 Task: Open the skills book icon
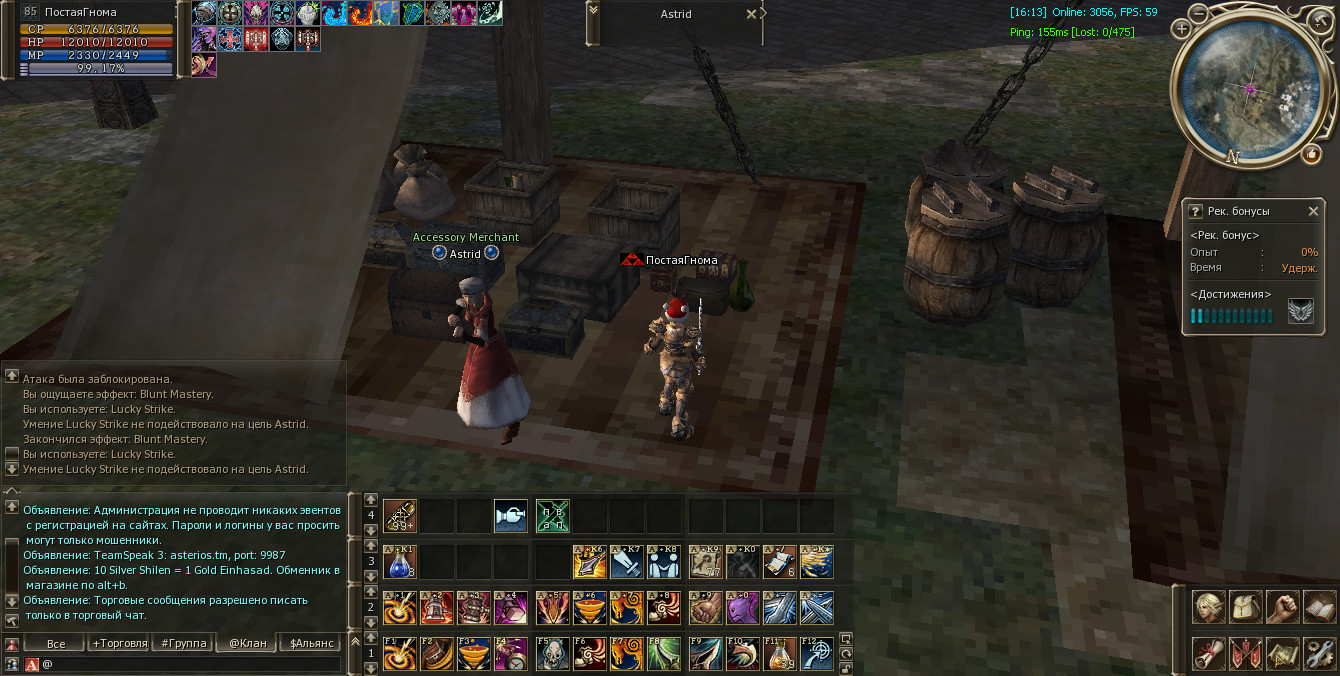tap(1319, 607)
